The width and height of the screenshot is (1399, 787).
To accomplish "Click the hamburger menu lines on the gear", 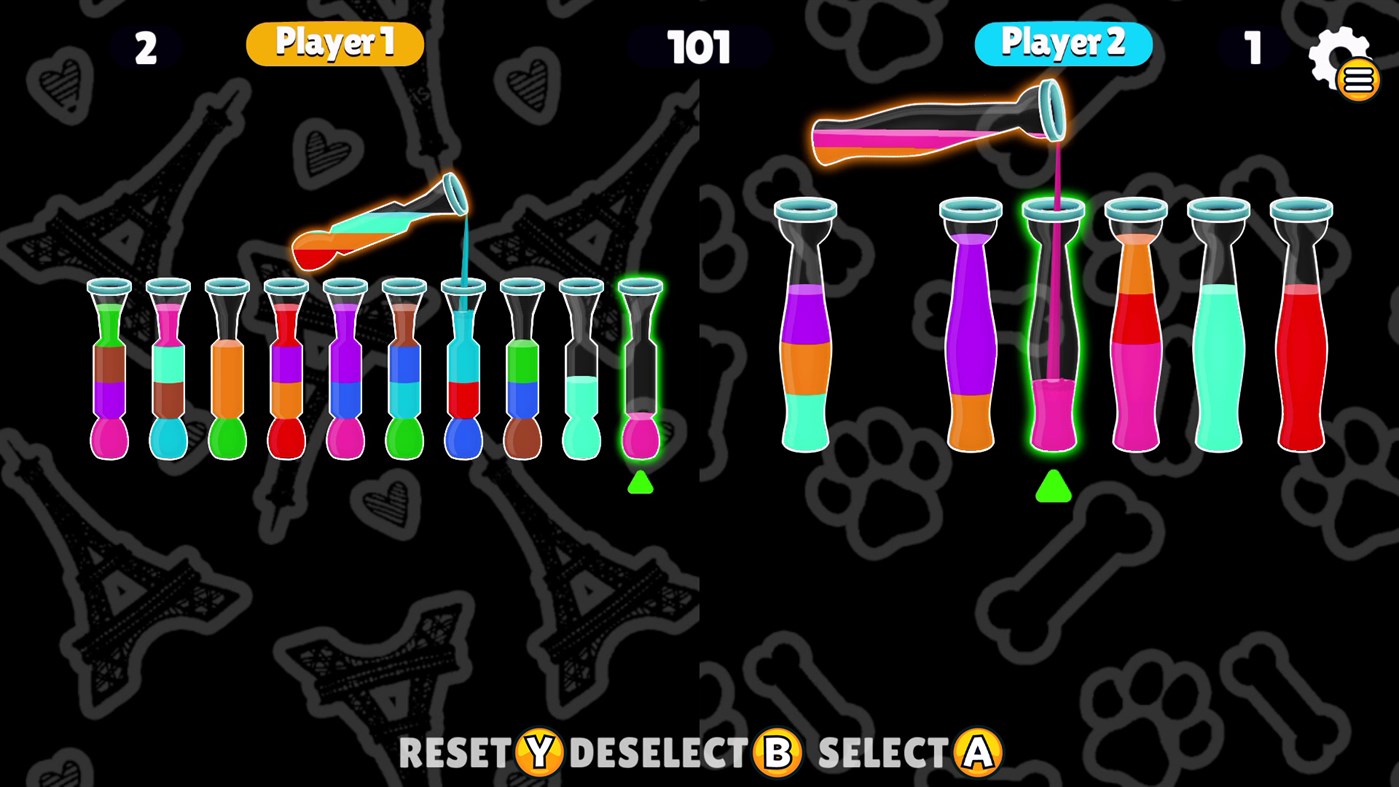I will pyautogui.click(x=1357, y=80).
